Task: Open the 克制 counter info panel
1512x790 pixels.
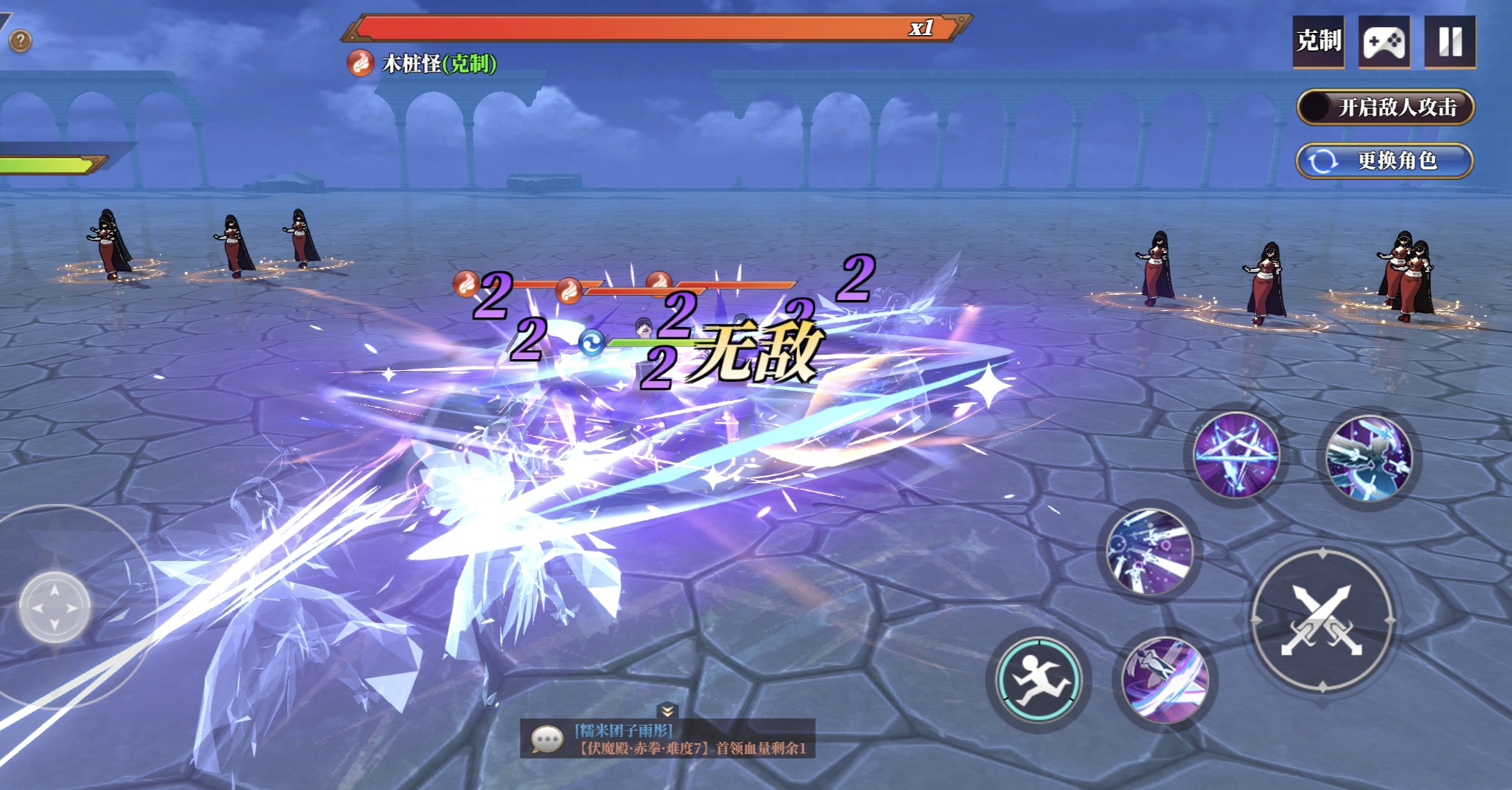Action: (1318, 42)
